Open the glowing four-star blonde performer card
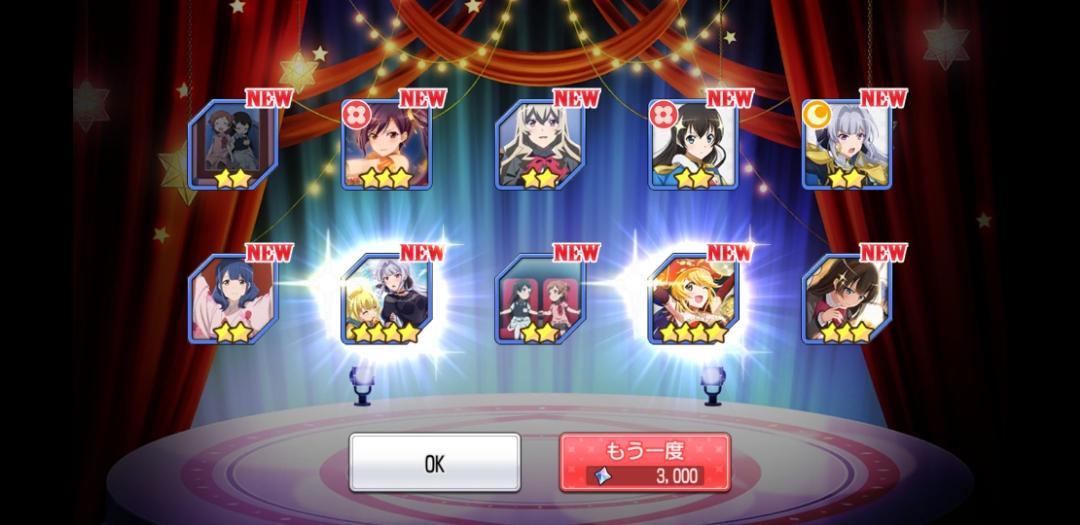Viewport: 1080px width, 525px height. click(693, 300)
